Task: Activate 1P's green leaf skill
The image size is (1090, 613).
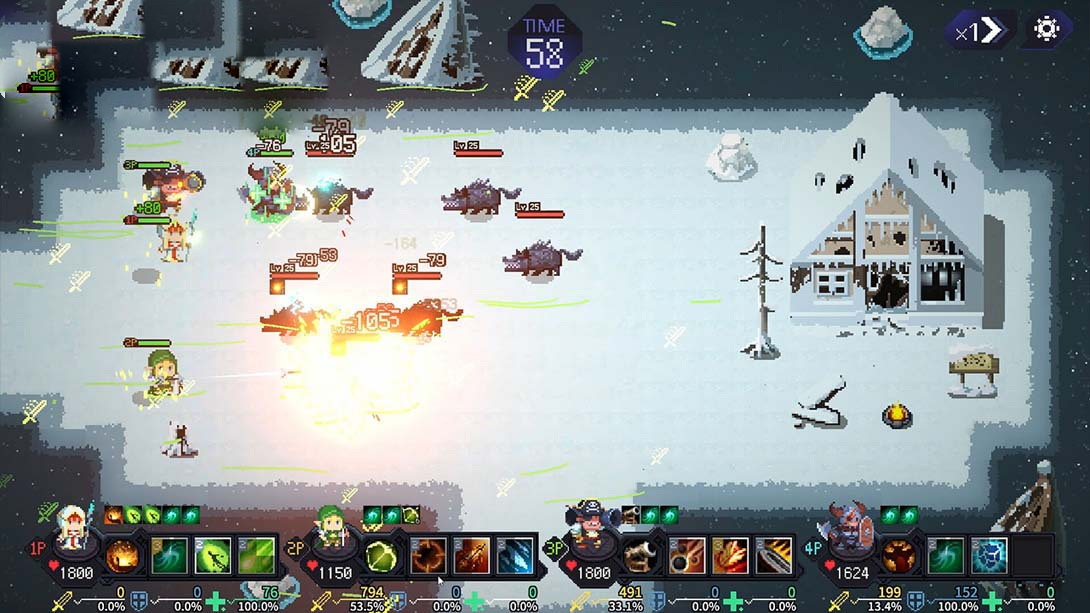Action: 256,556
